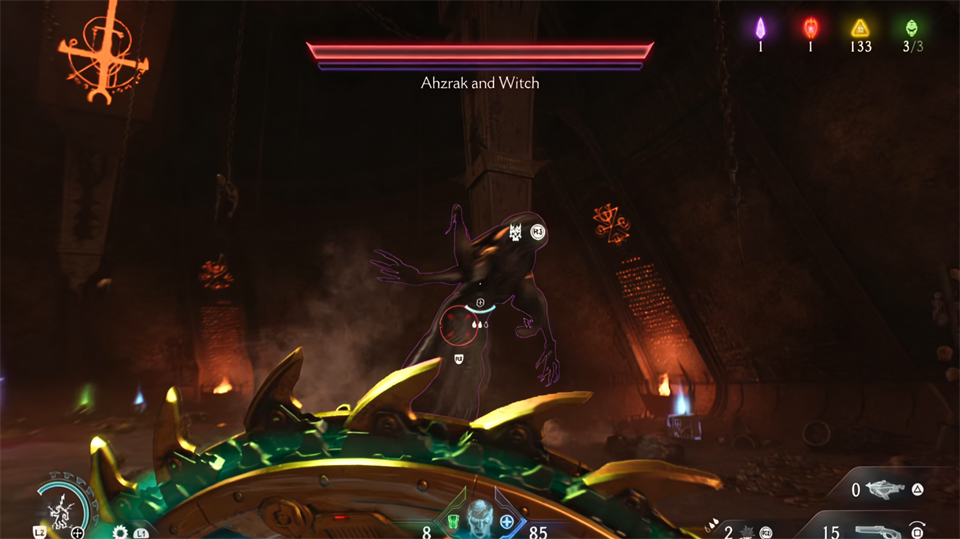Click the purple crystal resource icon
The width and height of the screenshot is (960, 539).
pyautogui.click(x=759, y=27)
